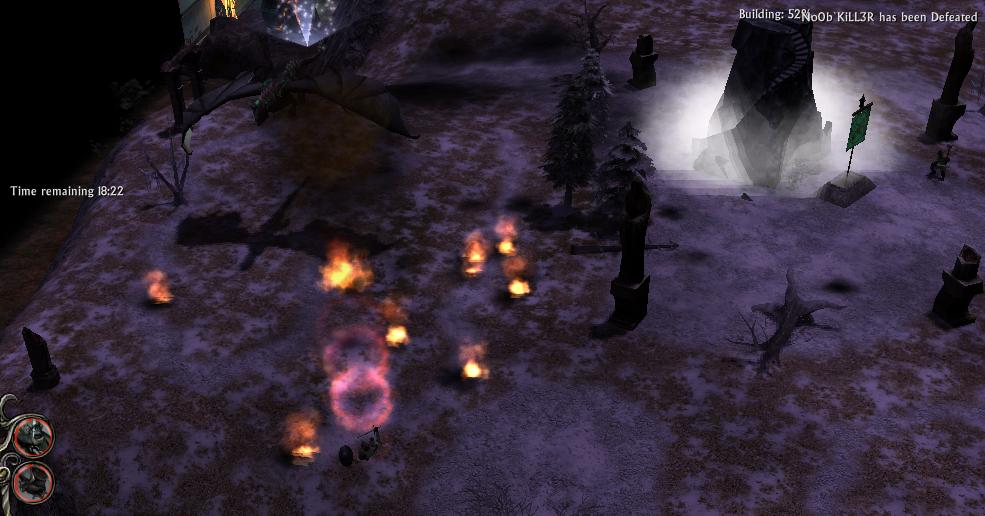985x516 pixels.
Task: Select the lower round hero portrait
Action: [x=32, y=482]
